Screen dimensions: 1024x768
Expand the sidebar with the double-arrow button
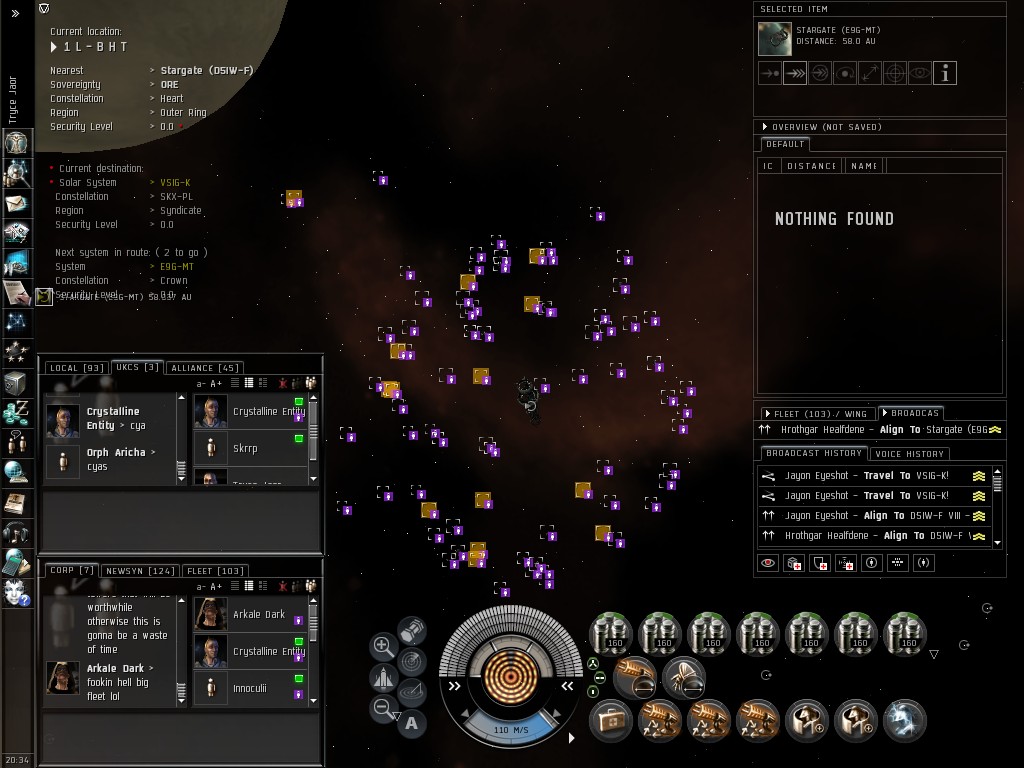[15, 14]
